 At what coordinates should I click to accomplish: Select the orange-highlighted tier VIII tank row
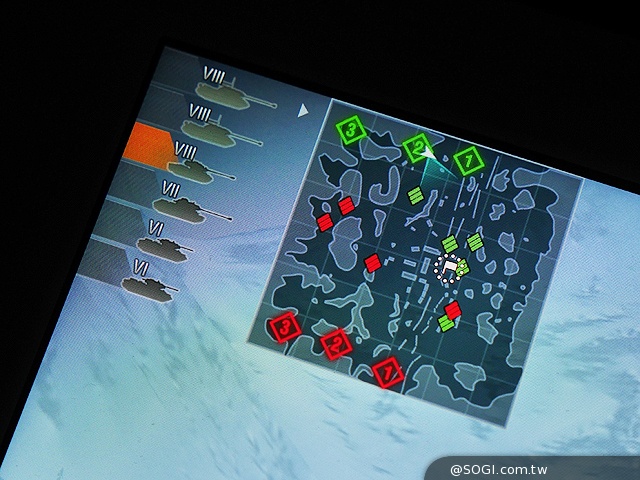178,158
